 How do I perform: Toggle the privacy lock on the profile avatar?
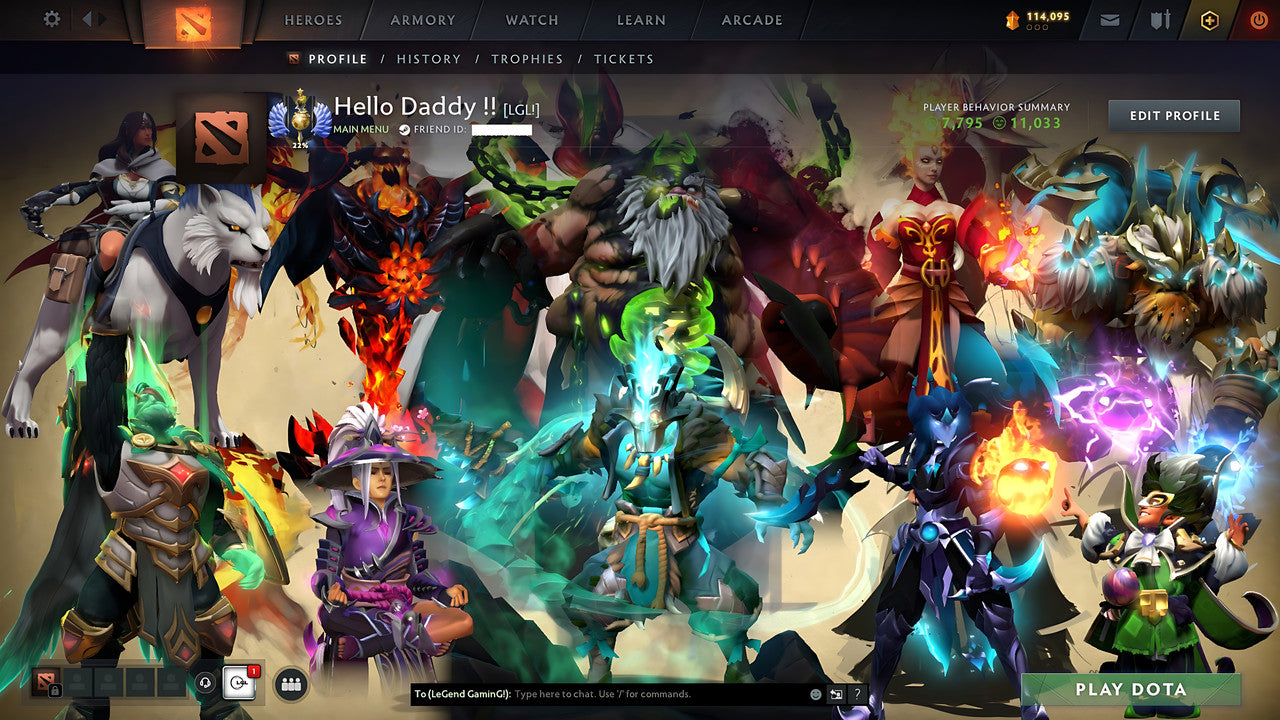(x=55, y=688)
